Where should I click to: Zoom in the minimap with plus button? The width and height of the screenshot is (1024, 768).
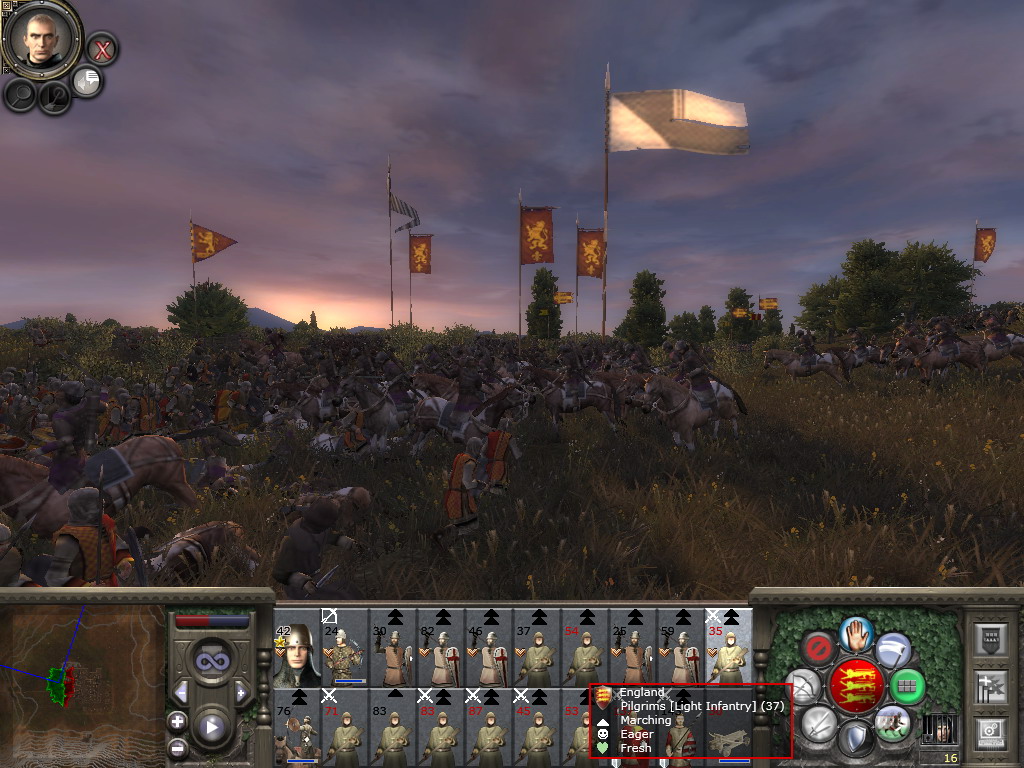pyautogui.click(x=177, y=721)
